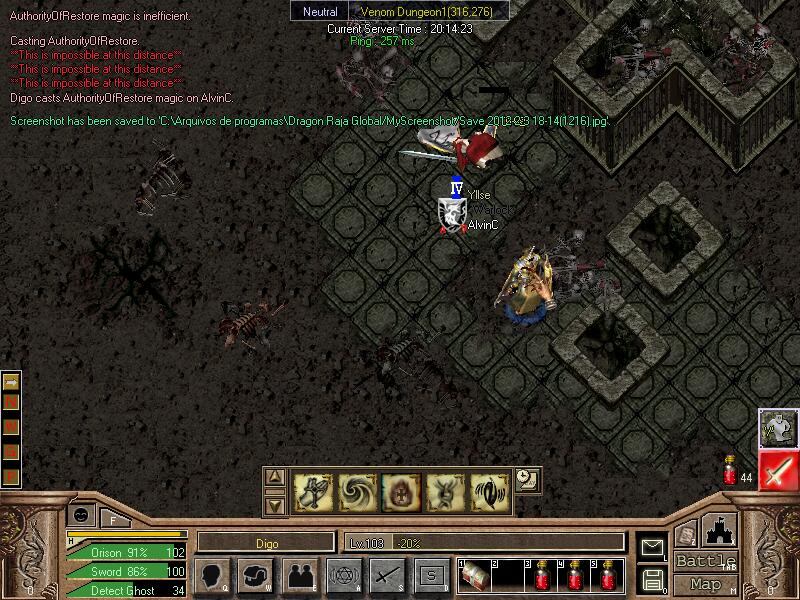Open the hexagram magic button

(343, 576)
